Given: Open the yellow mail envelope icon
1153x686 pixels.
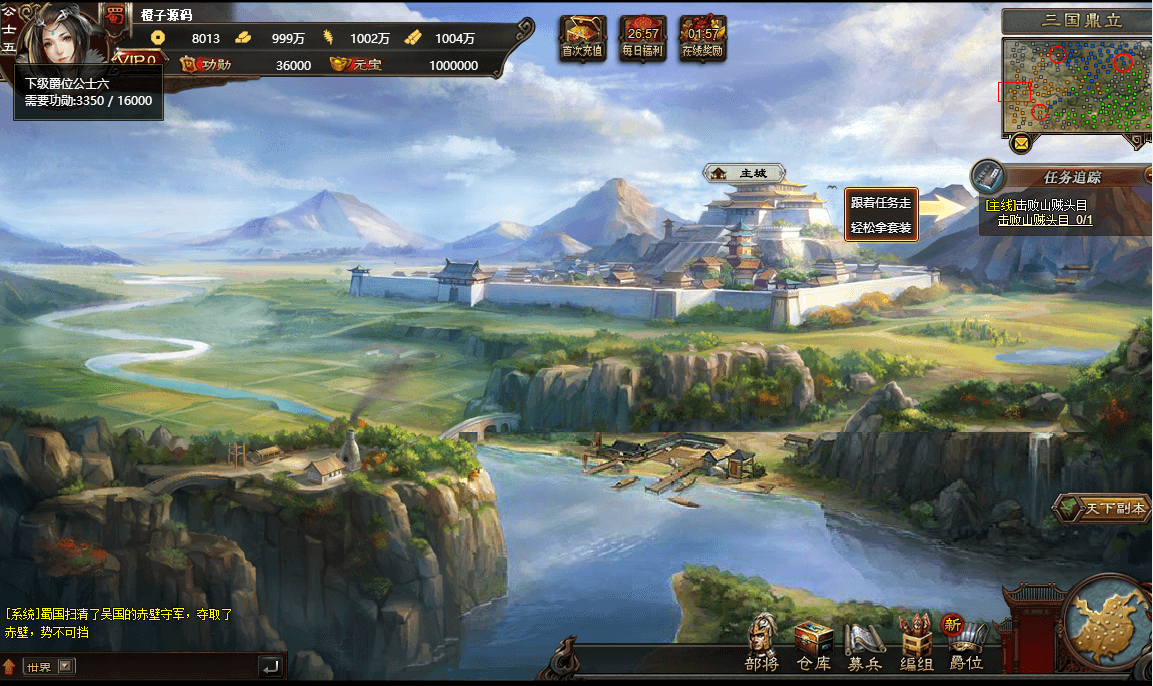Looking at the screenshot, I should pos(1021,144).
